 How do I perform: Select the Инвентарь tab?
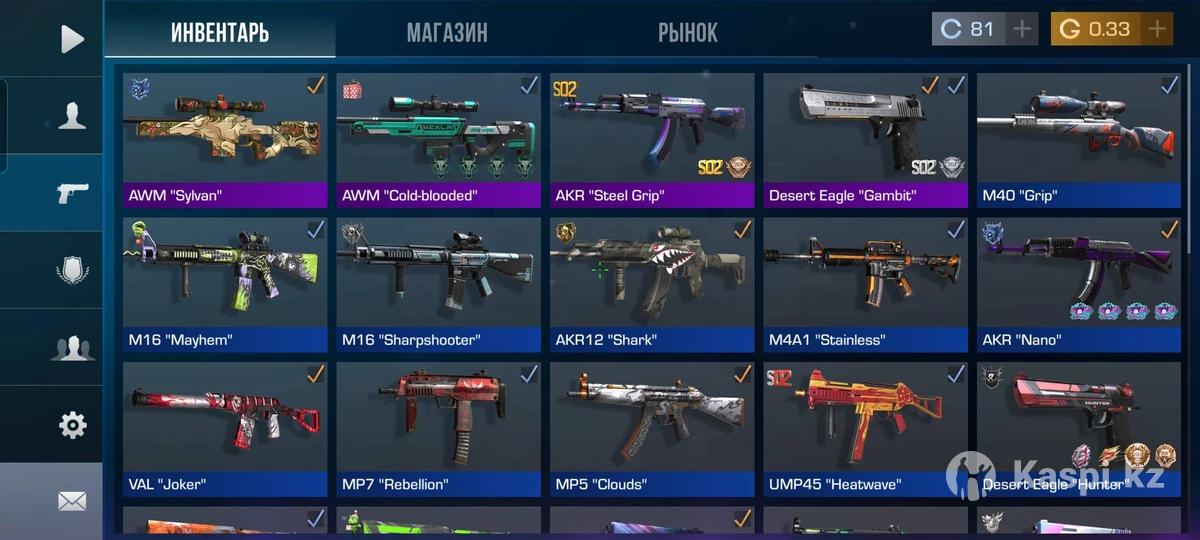220,32
